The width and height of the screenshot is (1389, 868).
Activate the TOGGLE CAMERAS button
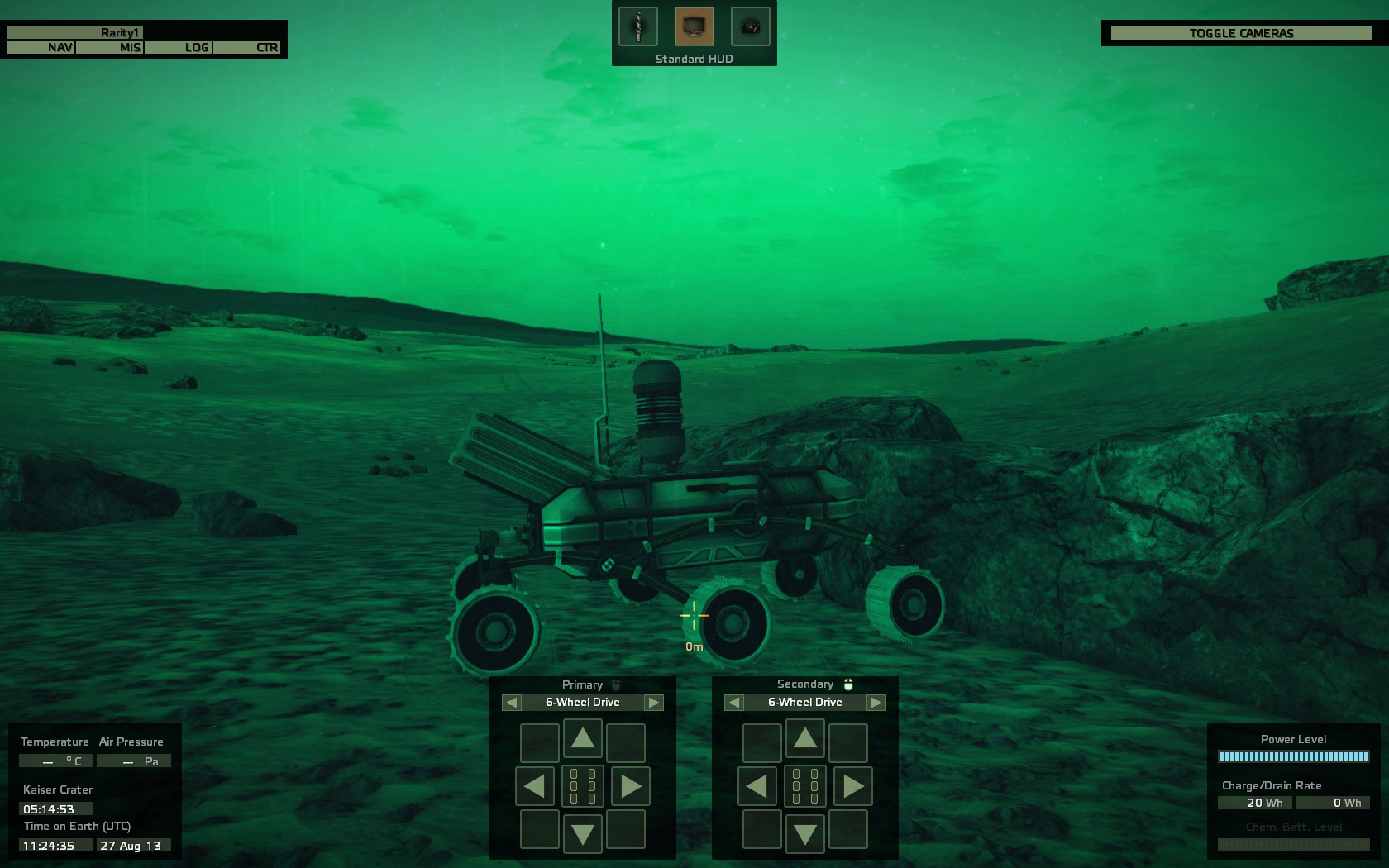[1239, 33]
